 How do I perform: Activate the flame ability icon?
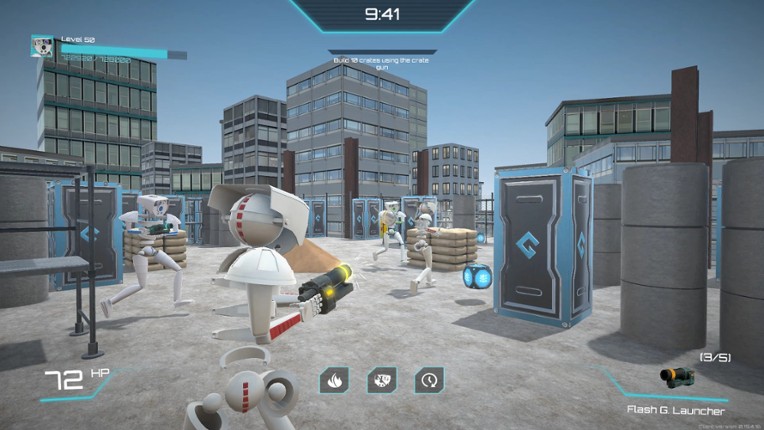(x=334, y=380)
